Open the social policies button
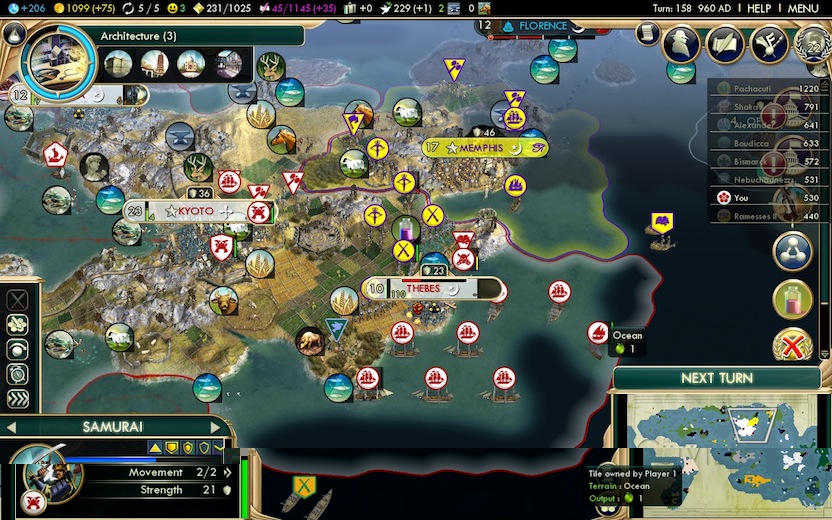 coord(726,43)
